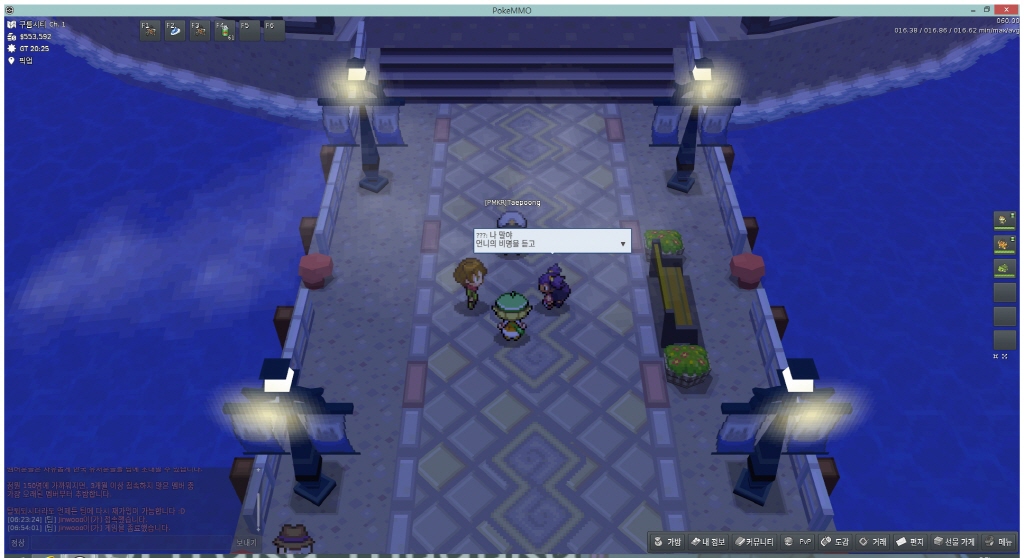Image resolution: width=1024 pixels, height=558 pixels.
Task: Open the 커뮤니티 community panel
Action: (753, 542)
